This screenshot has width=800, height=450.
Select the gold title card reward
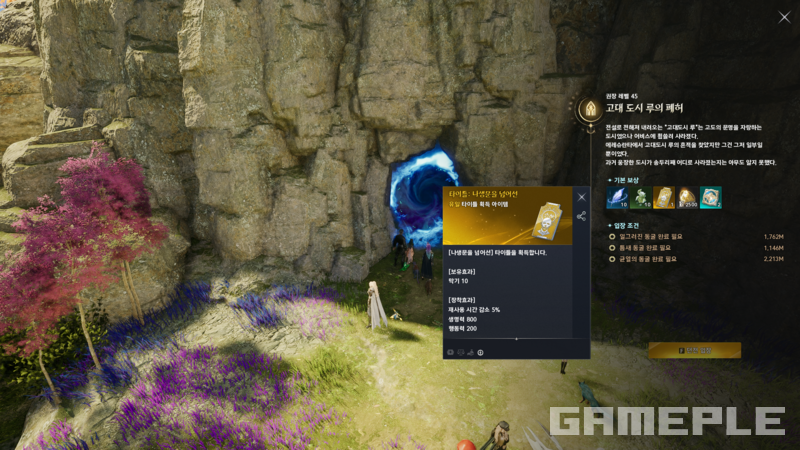point(663,198)
